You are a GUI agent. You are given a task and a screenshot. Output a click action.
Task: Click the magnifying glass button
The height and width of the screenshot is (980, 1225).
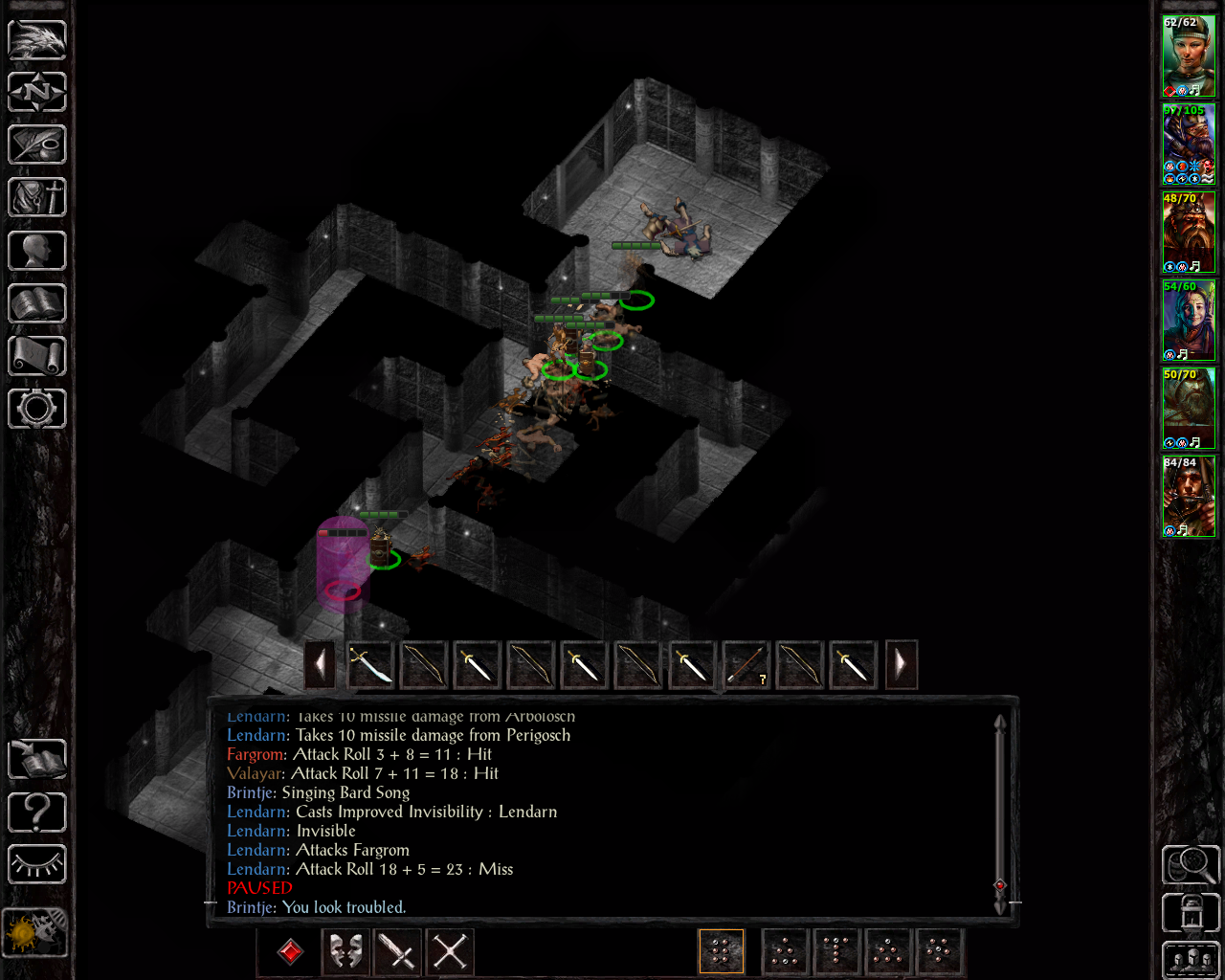click(1191, 864)
